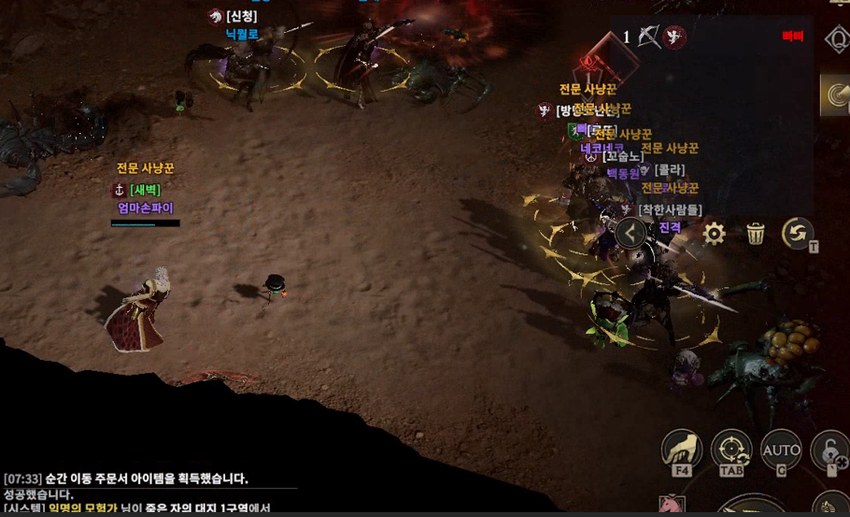Use the hand pickup button
850x517 pixels.
(x=681, y=449)
